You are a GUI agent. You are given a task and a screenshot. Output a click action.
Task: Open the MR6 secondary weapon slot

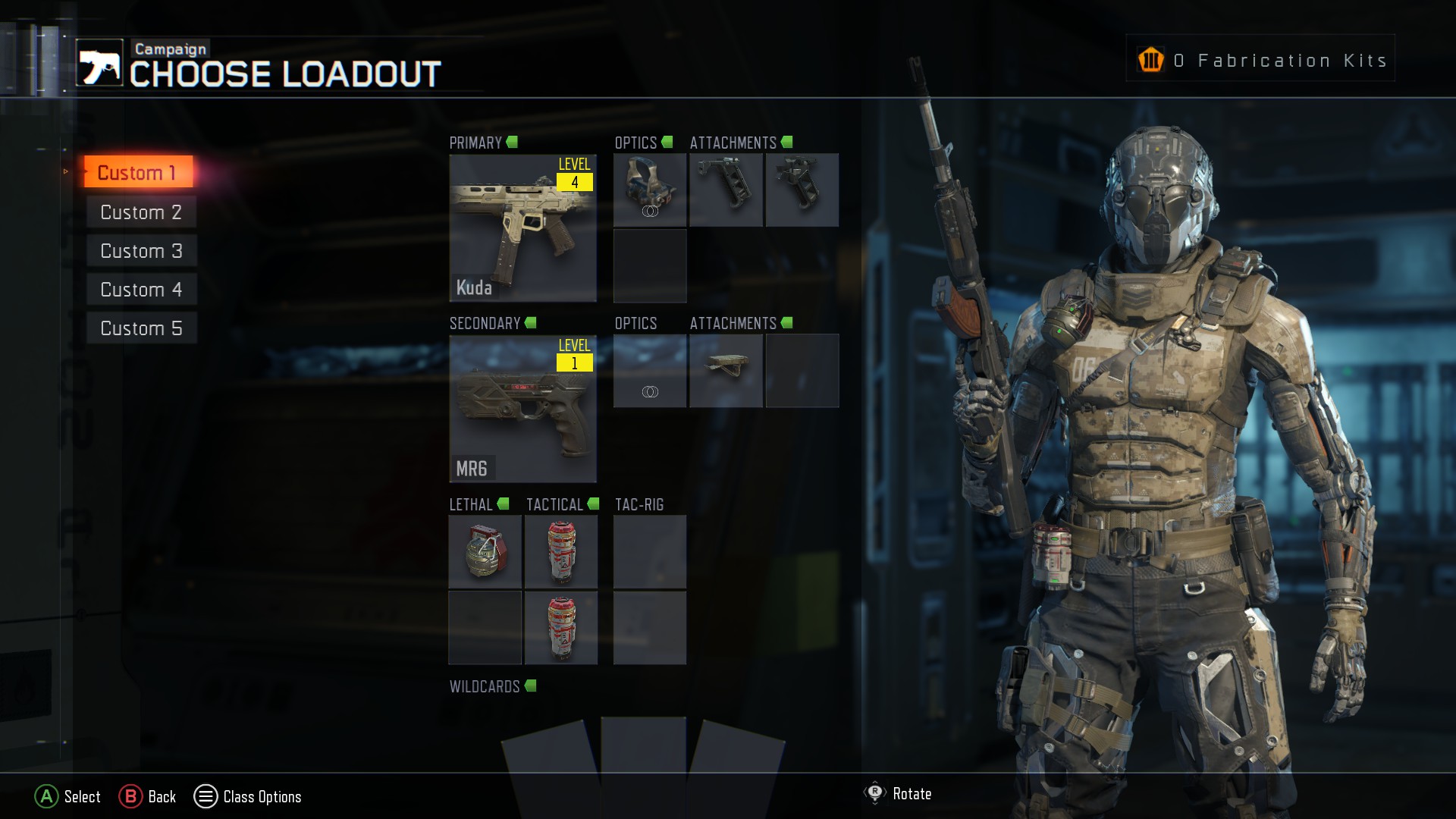pos(522,409)
